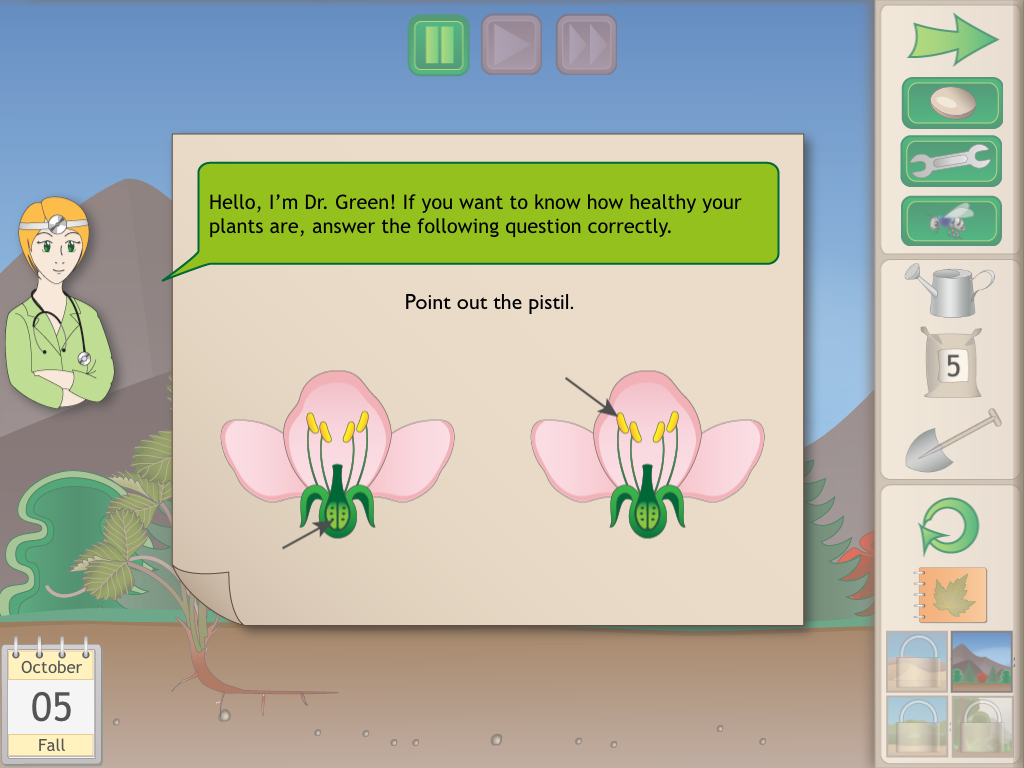Open the wrench tools button
The height and width of the screenshot is (768, 1024).
952,160
